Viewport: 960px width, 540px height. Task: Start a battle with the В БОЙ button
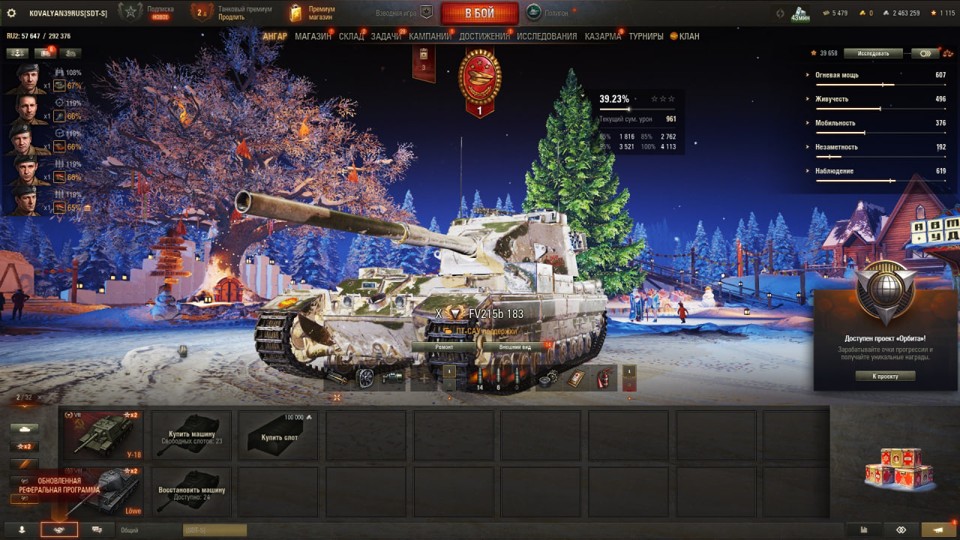pos(479,13)
